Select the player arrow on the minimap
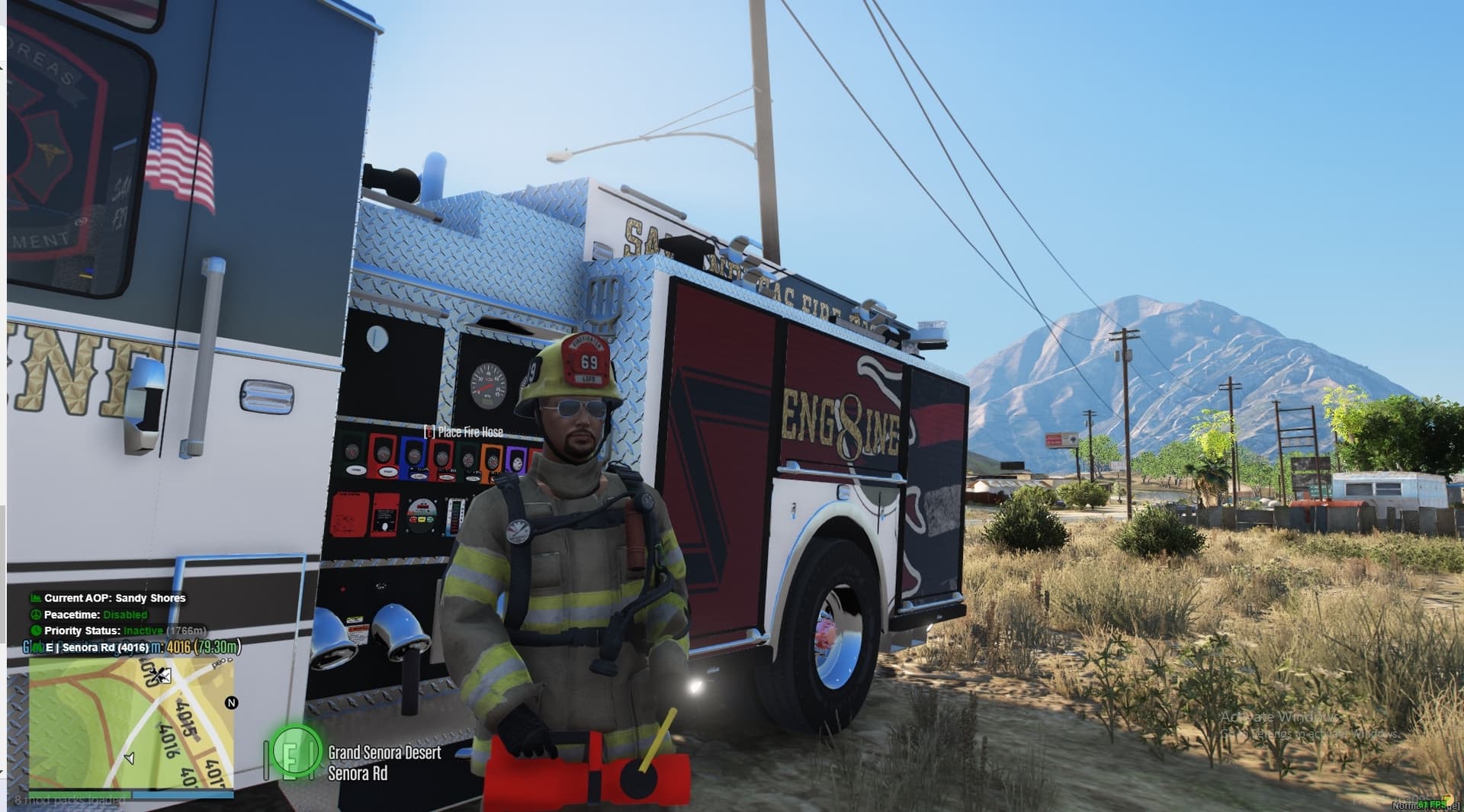Image resolution: width=1464 pixels, height=812 pixels. [130, 758]
